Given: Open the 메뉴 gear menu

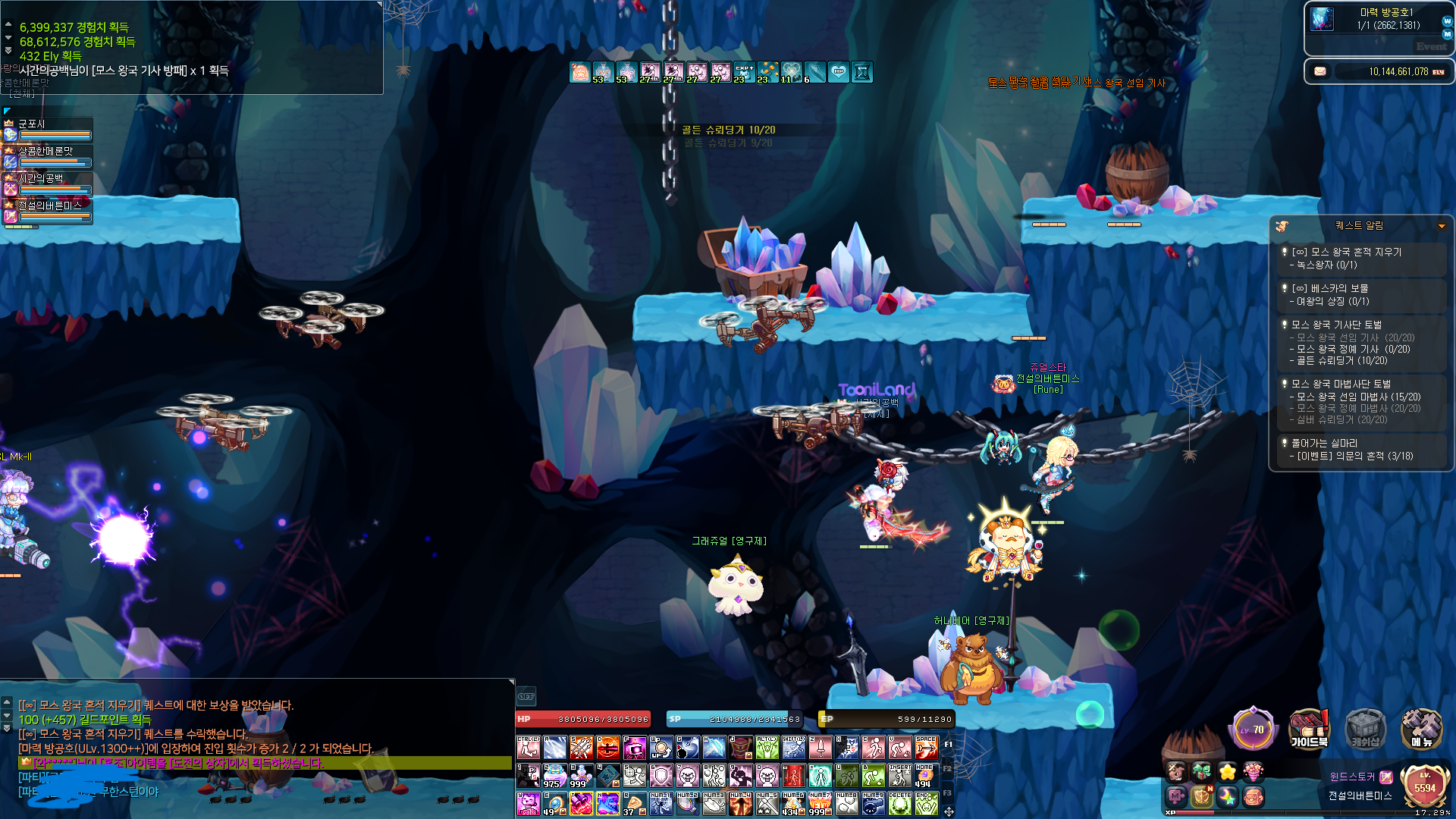Looking at the screenshot, I should coord(1421,729).
